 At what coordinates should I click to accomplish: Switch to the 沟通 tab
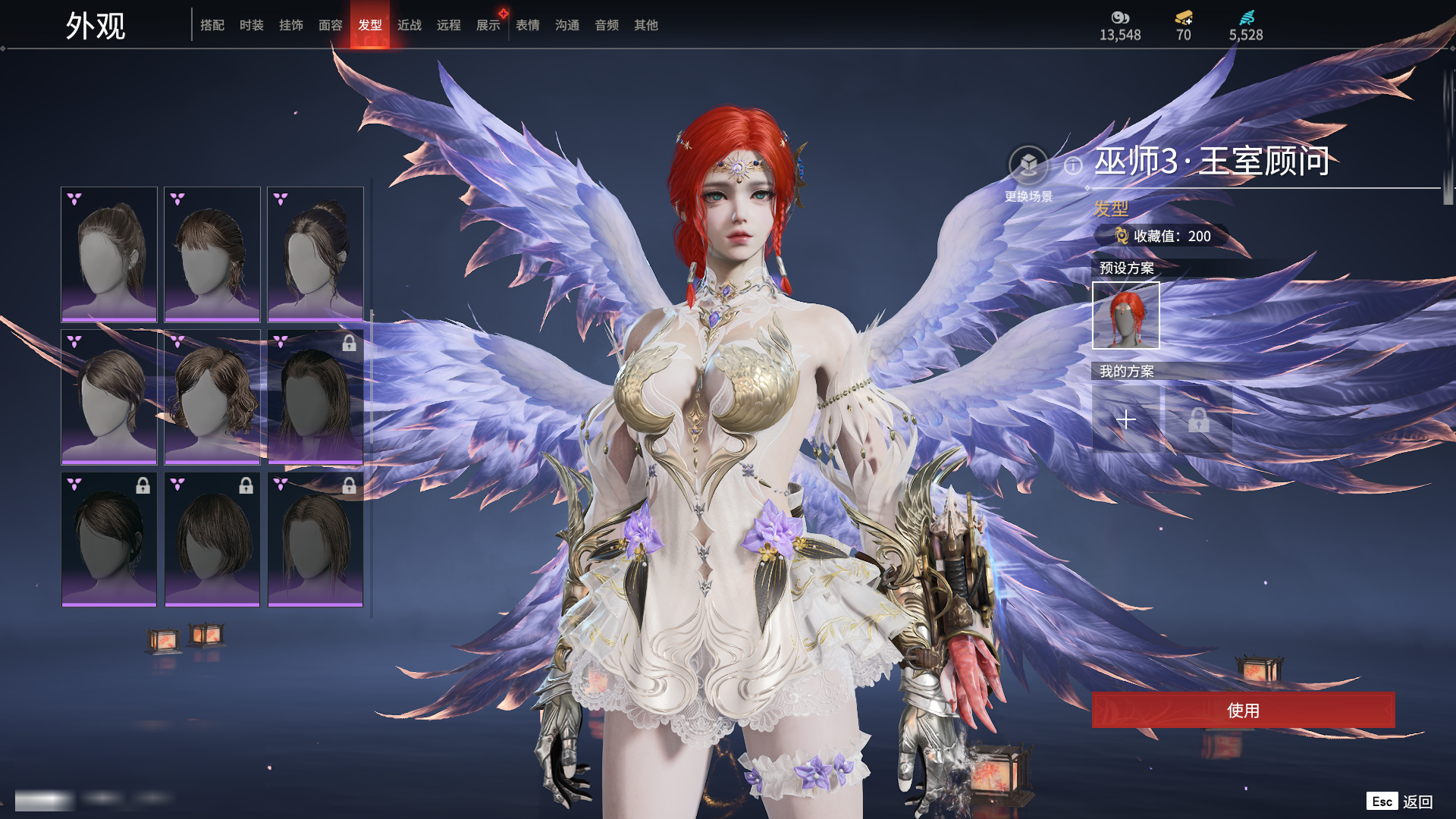point(567,25)
